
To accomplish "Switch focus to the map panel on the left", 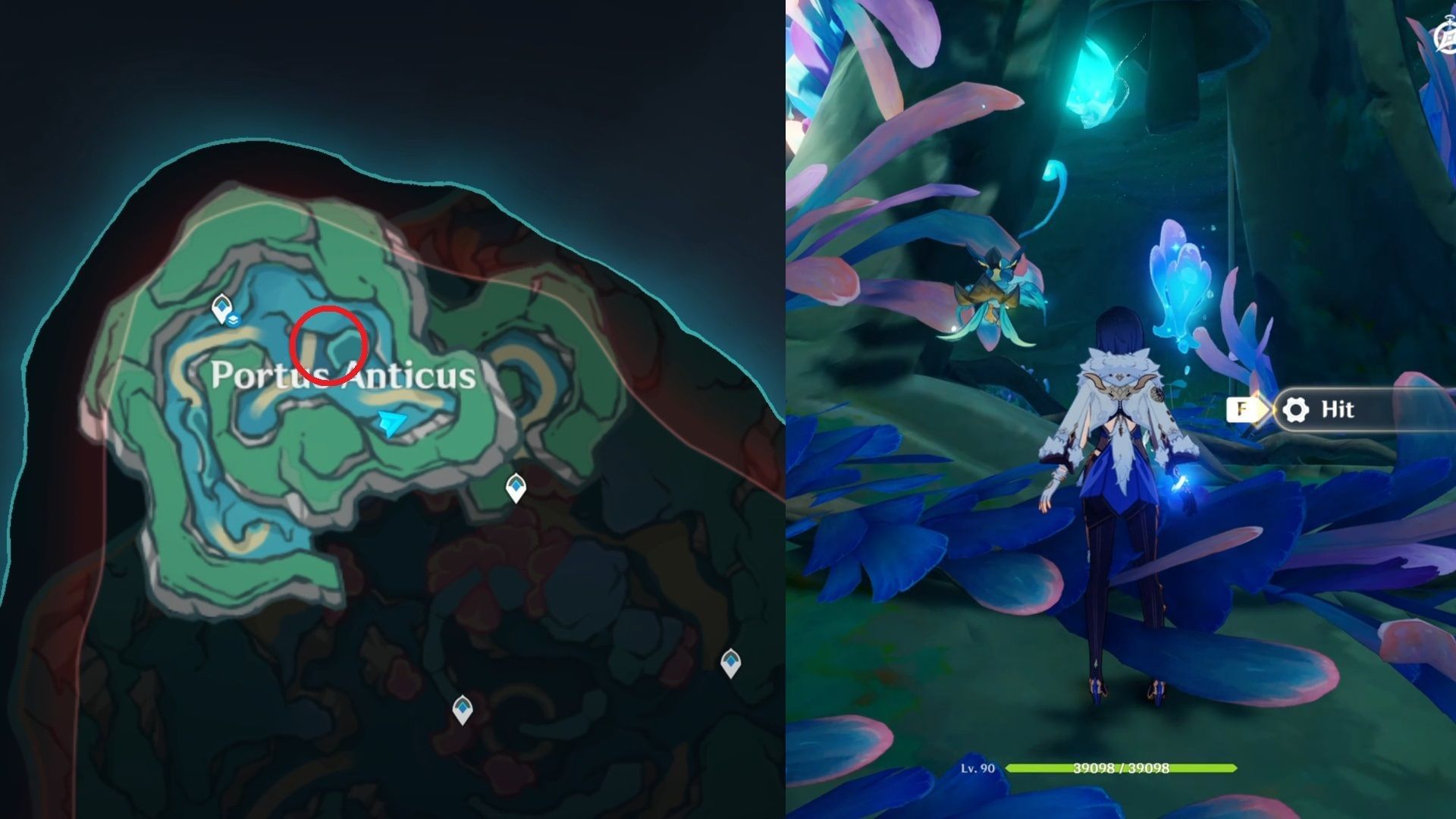I will pos(364,409).
